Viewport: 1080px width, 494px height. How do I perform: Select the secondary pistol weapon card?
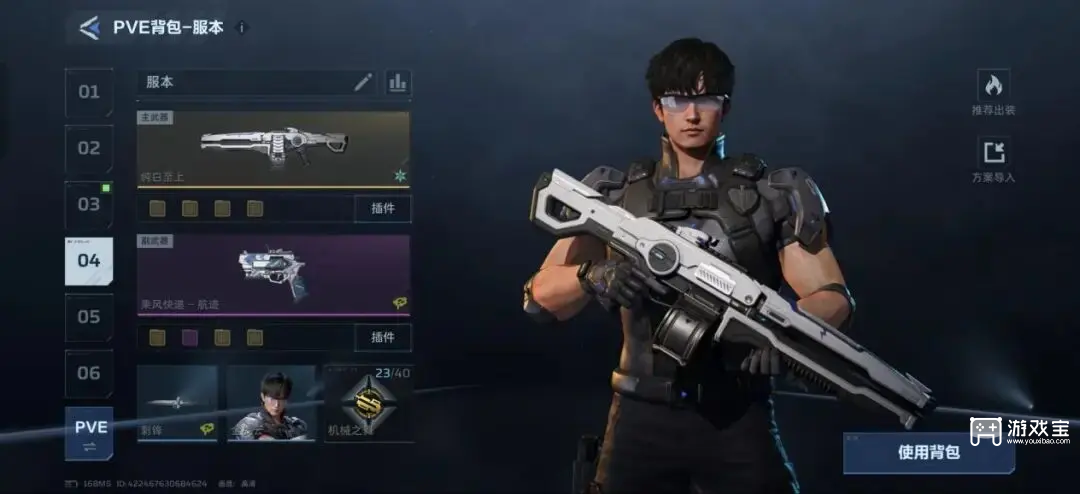click(273, 275)
